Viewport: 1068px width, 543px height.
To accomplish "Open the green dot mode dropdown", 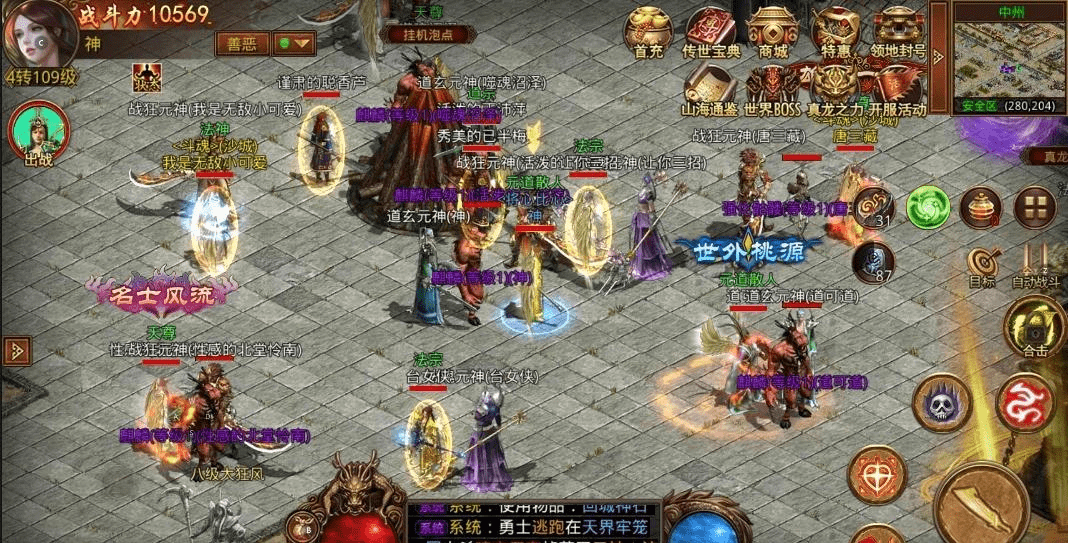I will click(x=295, y=43).
